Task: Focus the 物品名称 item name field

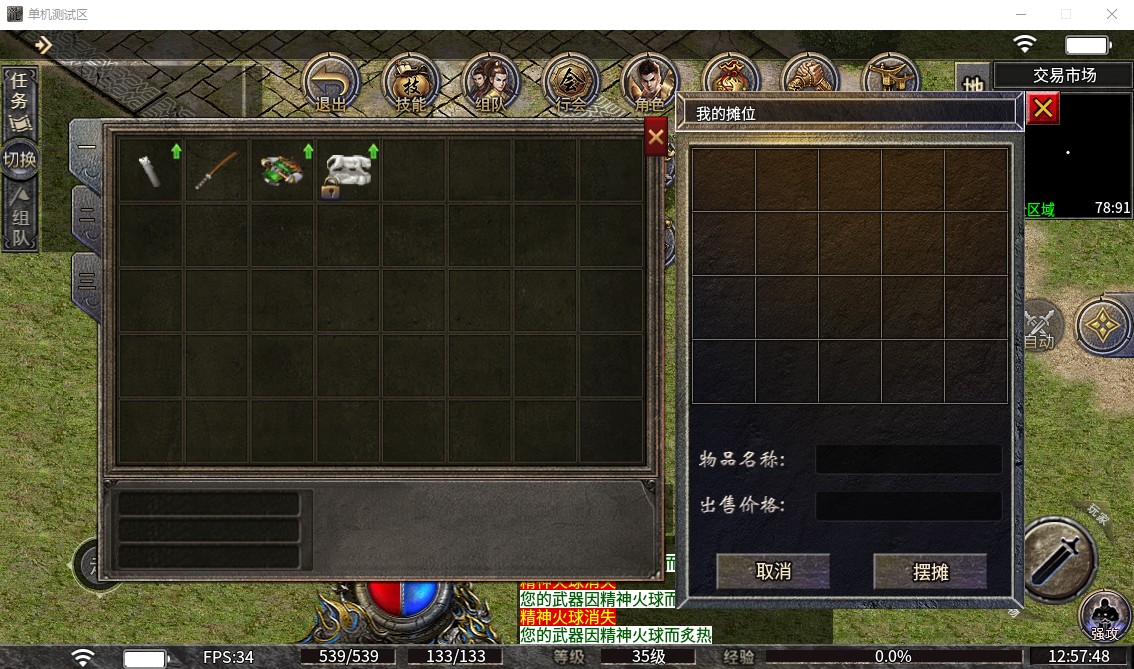Action: click(x=908, y=459)
